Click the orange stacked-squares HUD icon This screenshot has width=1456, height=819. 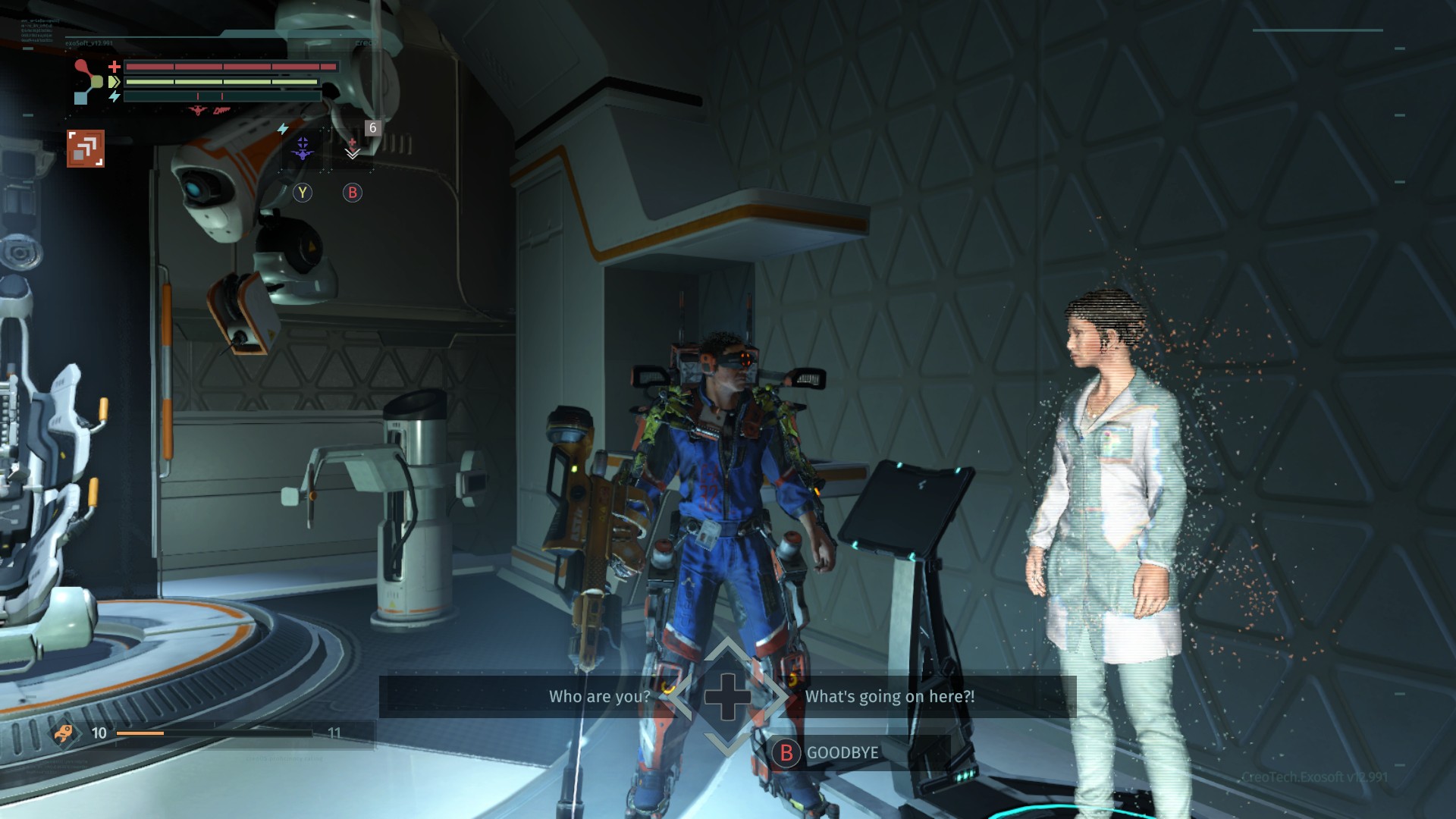(86, 148)
